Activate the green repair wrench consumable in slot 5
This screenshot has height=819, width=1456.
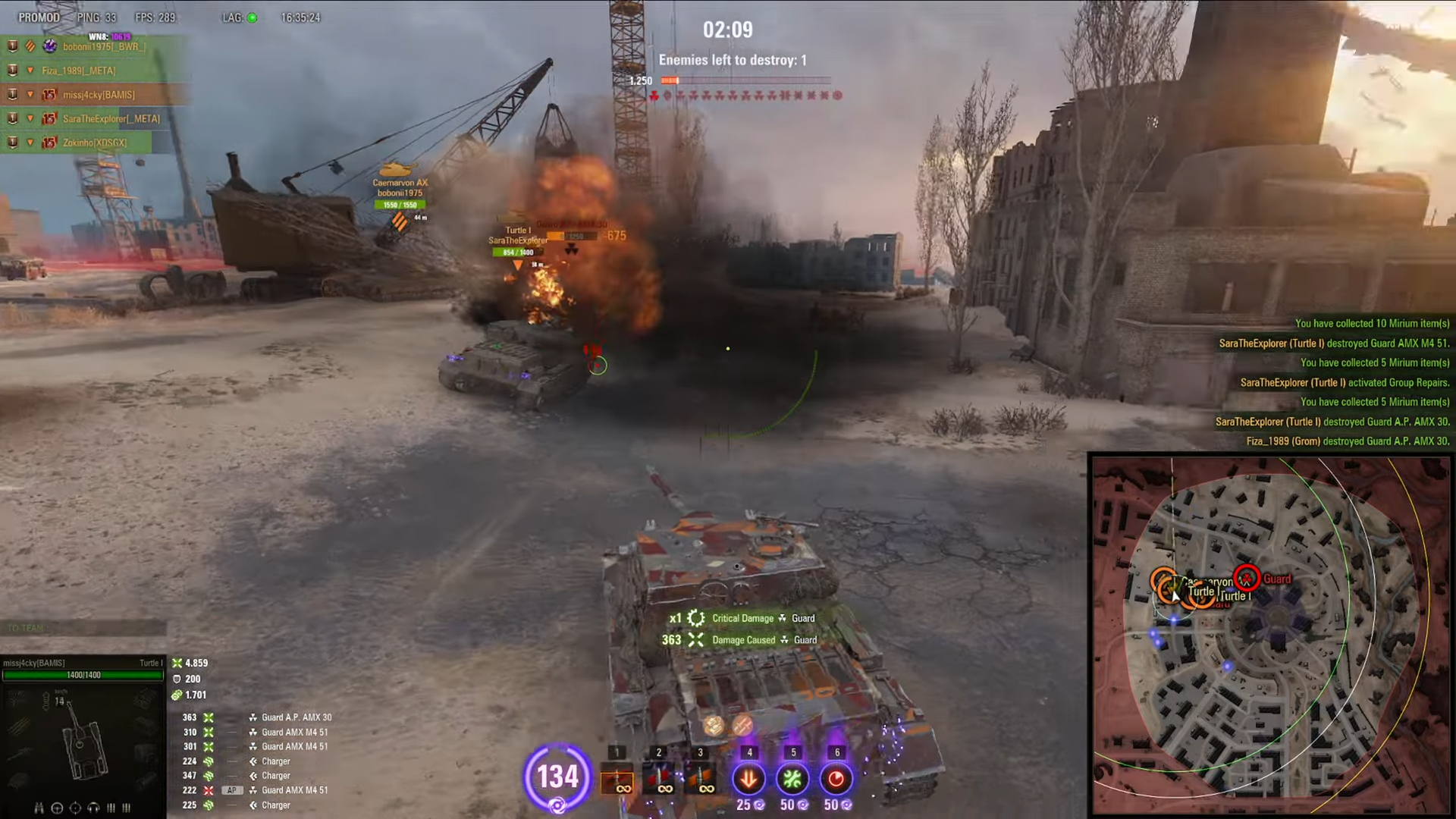point(792,779)
